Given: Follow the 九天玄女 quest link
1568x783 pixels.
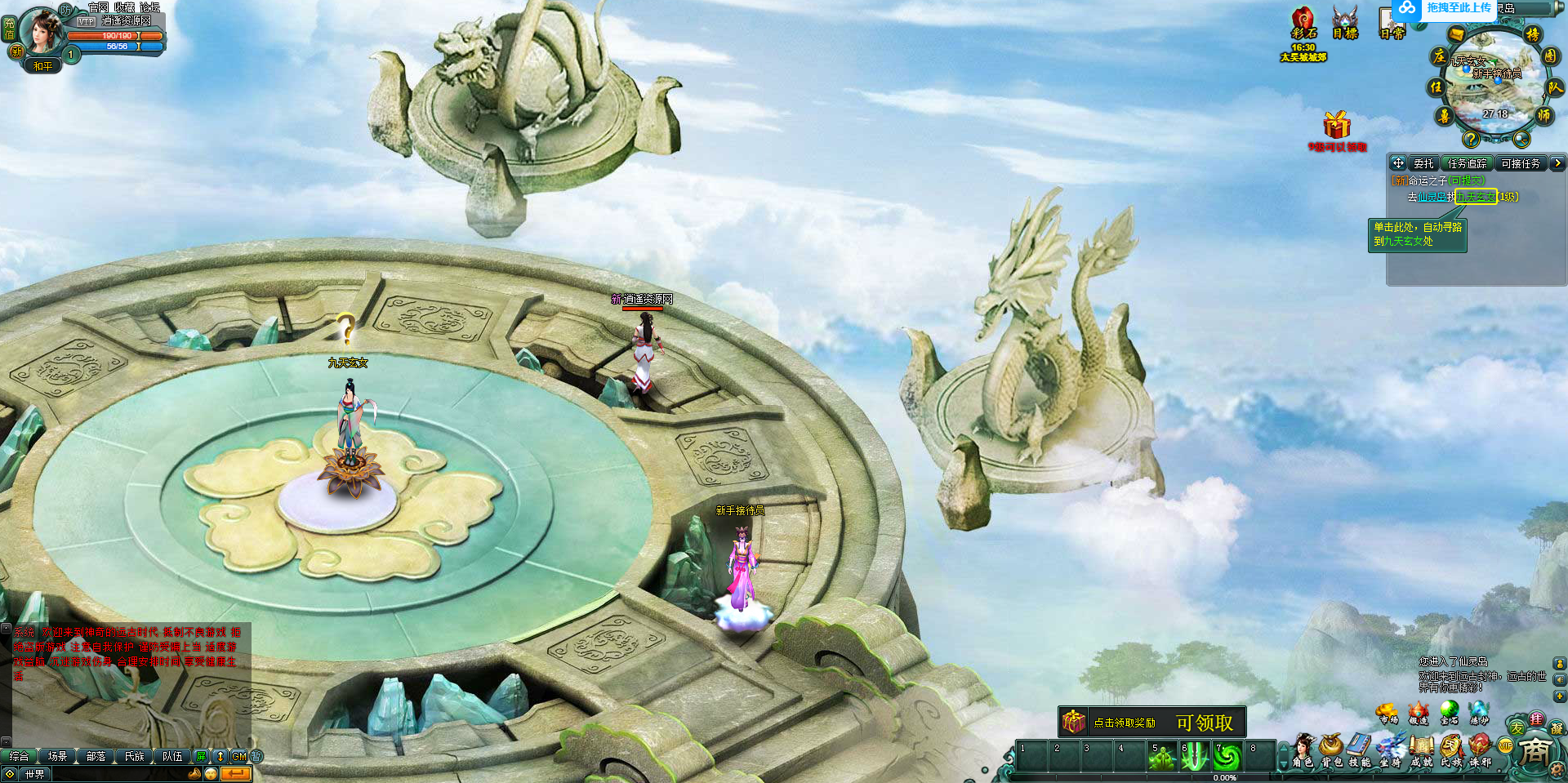Looking at the screenshot, I should point(1475,197).
